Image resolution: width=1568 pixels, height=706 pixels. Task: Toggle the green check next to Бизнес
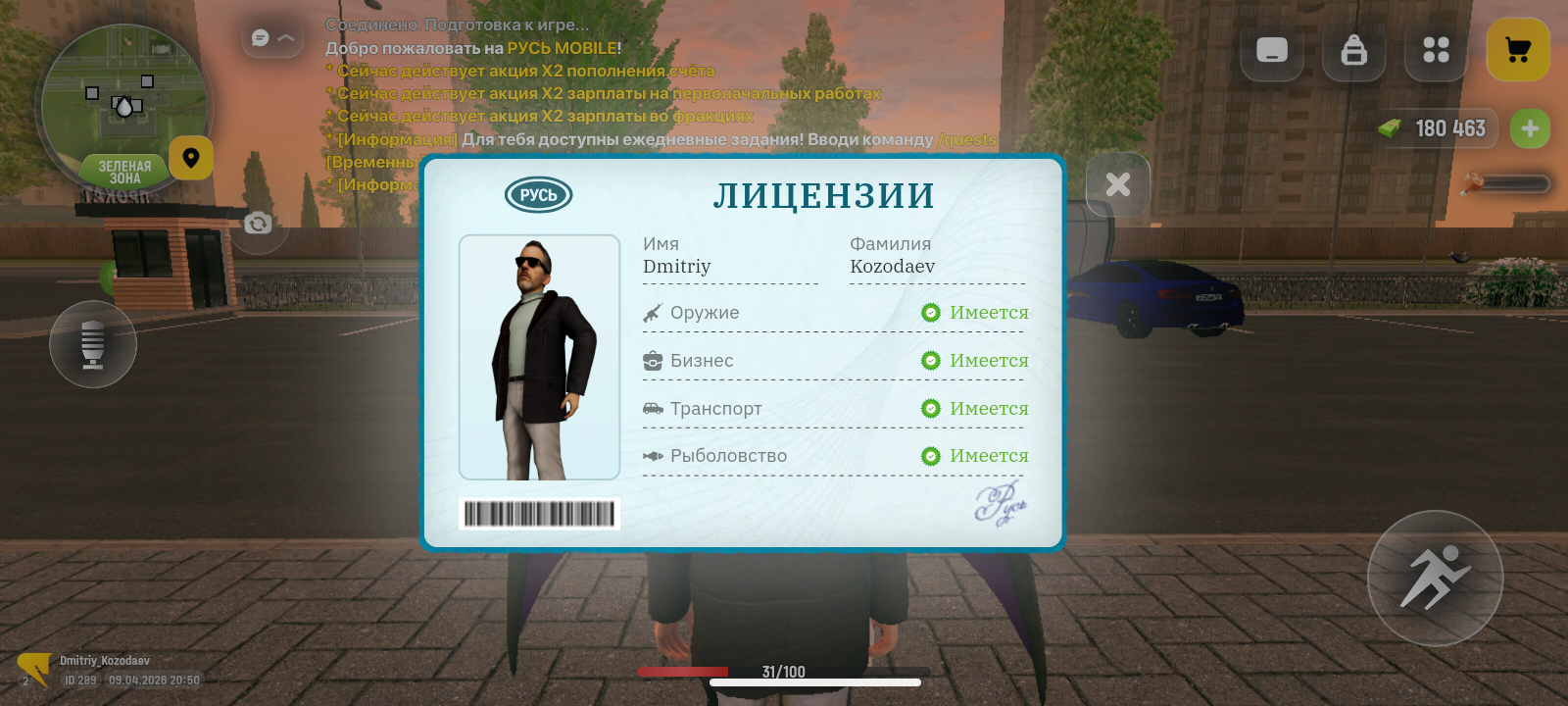(930, 360)
